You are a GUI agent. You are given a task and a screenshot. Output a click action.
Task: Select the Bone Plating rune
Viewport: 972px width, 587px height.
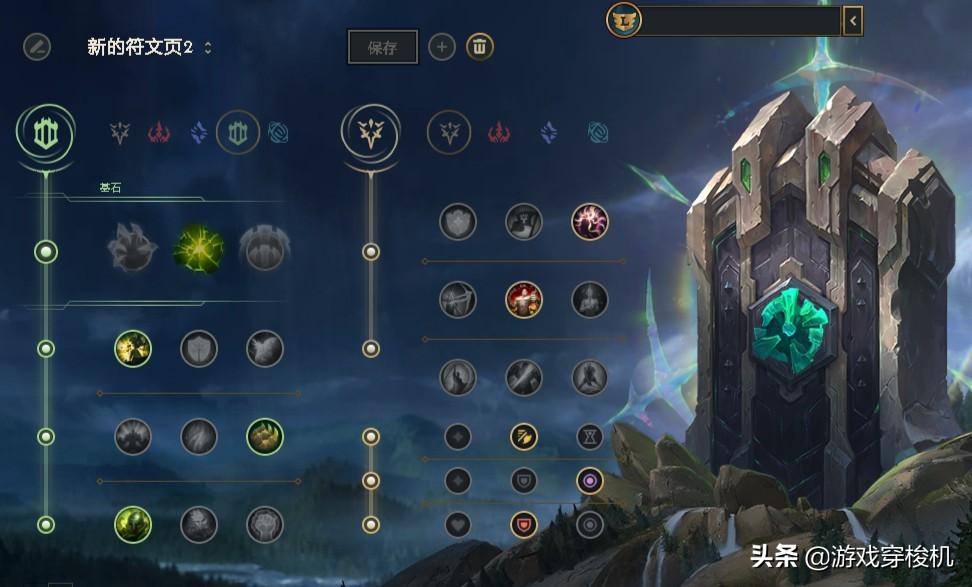tap(265, 436)
